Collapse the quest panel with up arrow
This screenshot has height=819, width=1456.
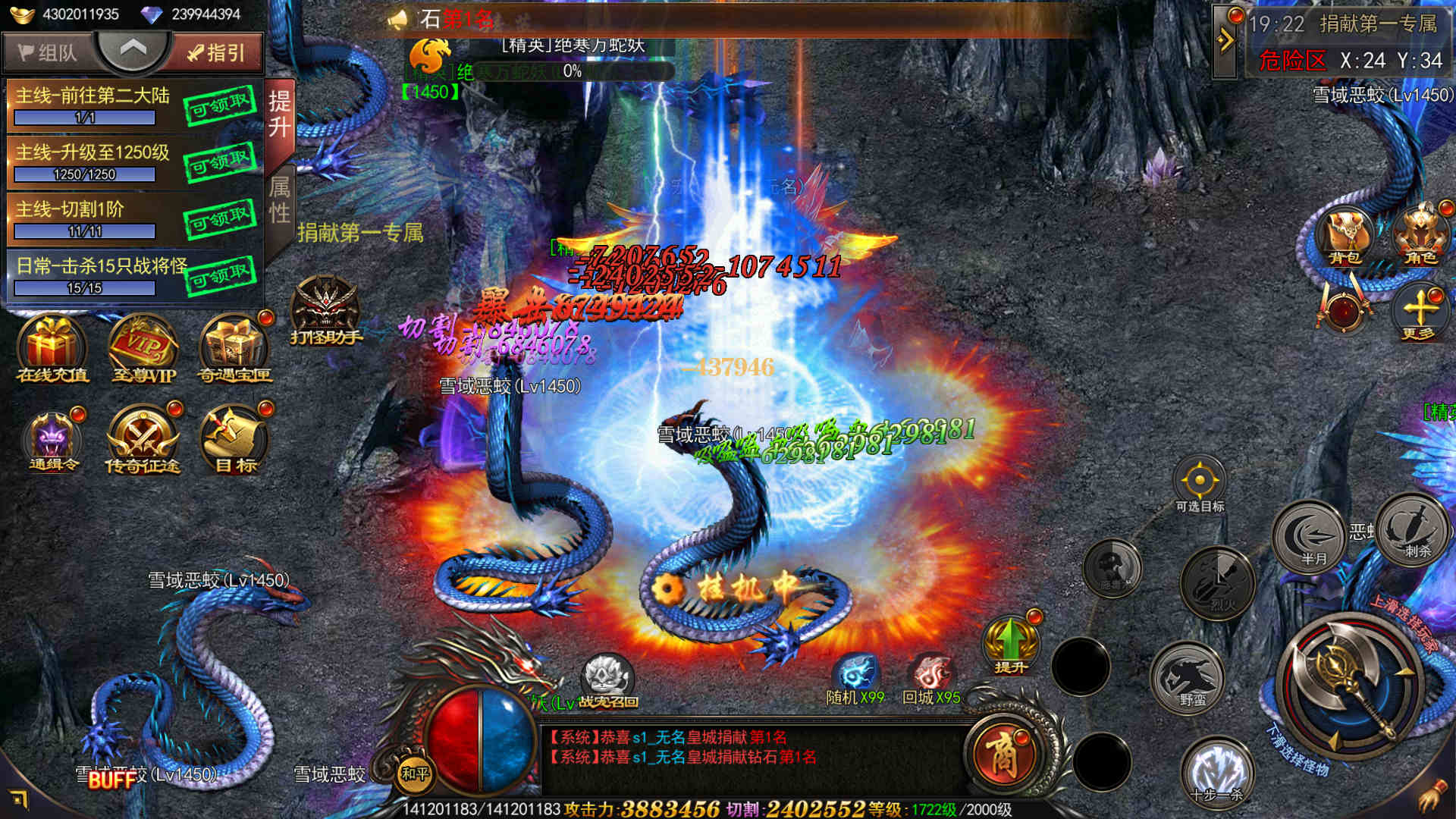point(133,50)
